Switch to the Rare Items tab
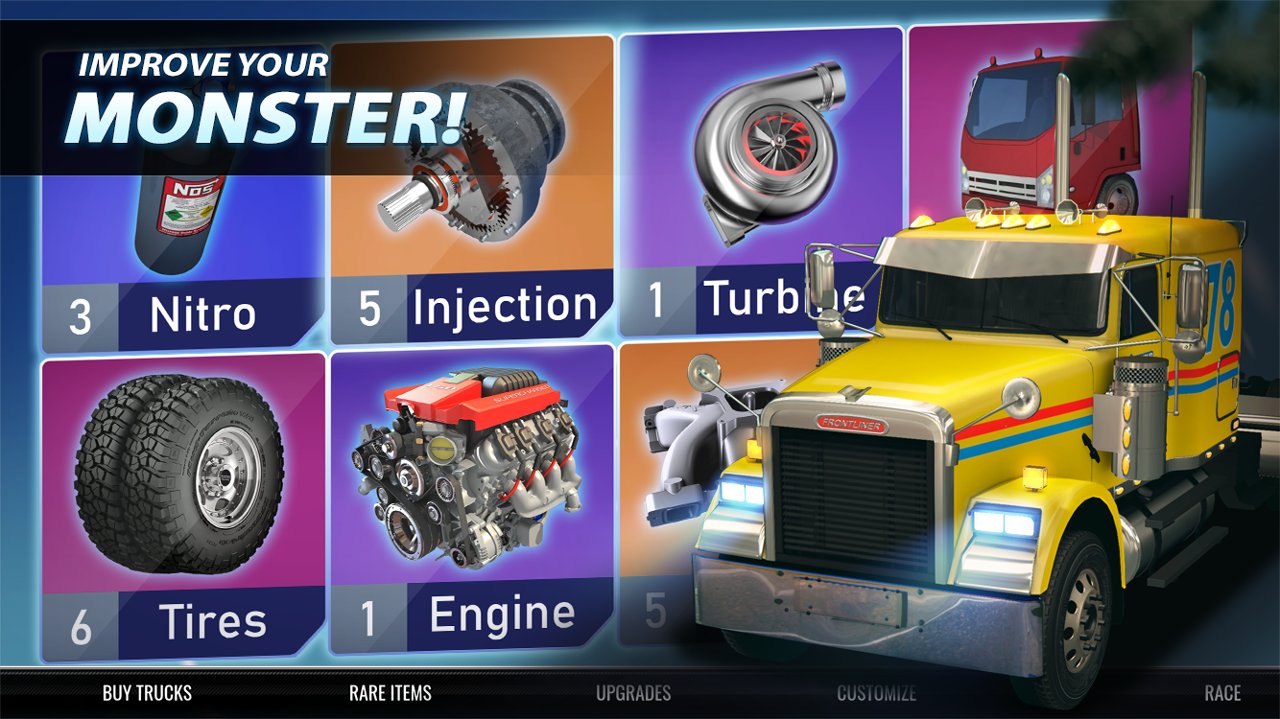 [390, 693]
